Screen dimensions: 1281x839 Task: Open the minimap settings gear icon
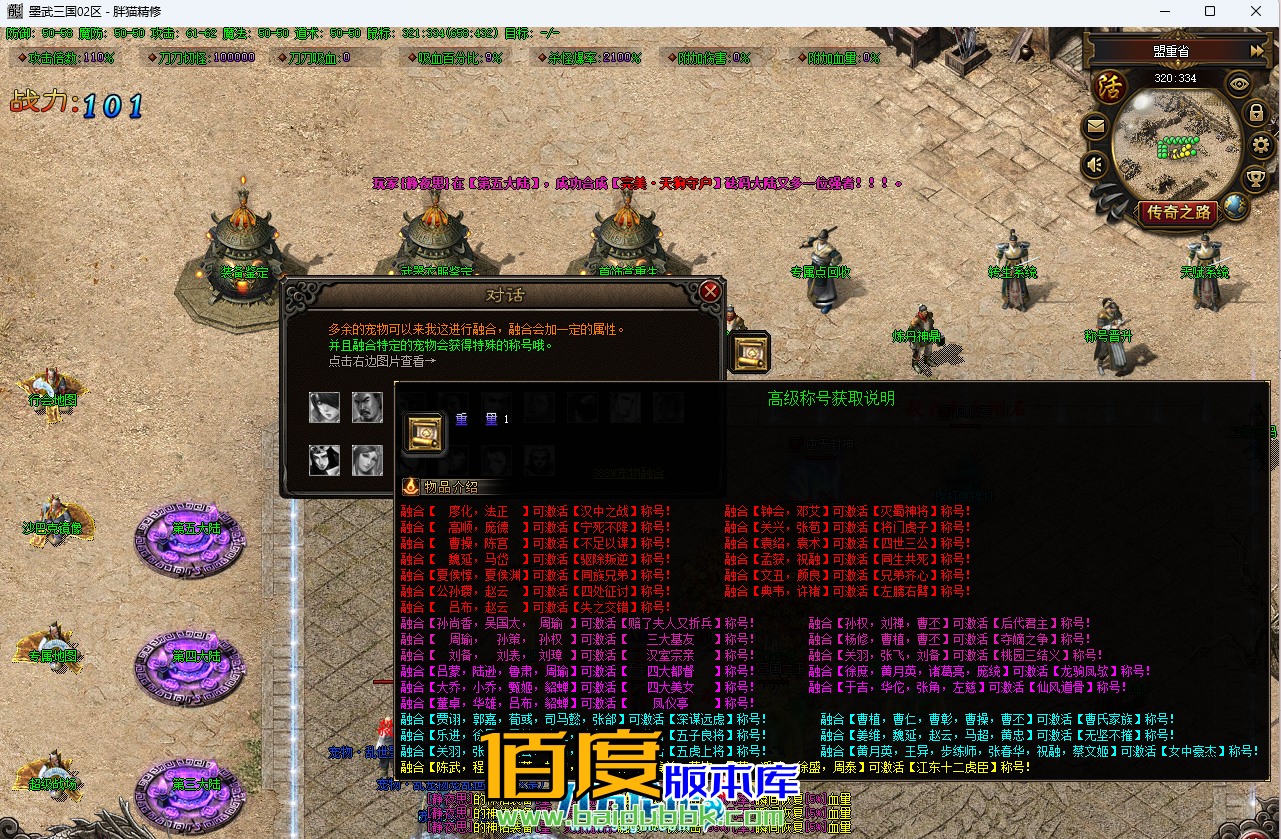(1260, 144)
